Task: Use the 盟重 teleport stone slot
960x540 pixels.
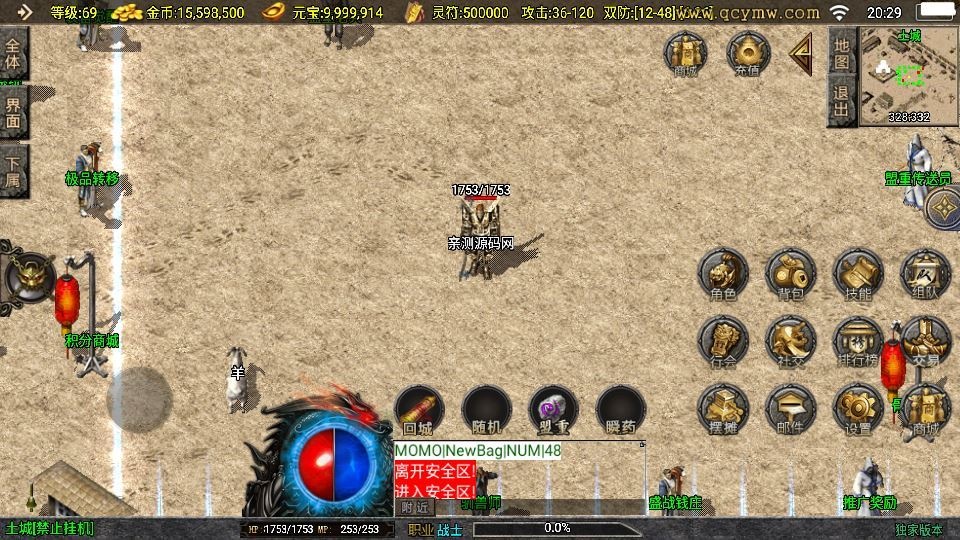Action: pos(553,409)
